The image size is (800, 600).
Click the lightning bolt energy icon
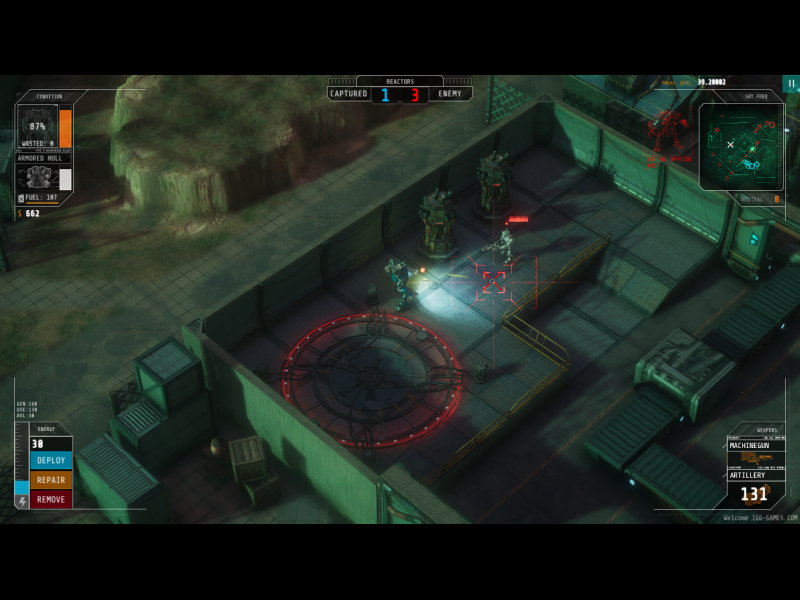[x=22, y=501]
